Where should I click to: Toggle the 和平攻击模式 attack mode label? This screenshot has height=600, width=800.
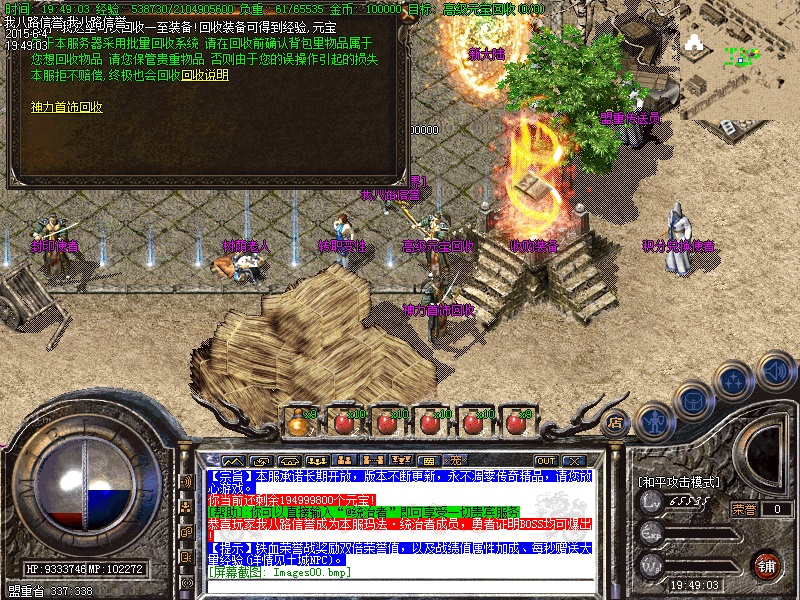pyautogui.click(x=679, y=482)
